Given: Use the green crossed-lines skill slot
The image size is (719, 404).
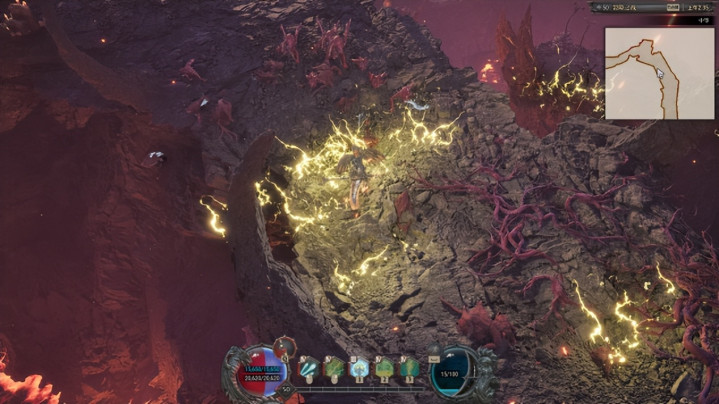Looking at the screenshot, I should 335,368.
